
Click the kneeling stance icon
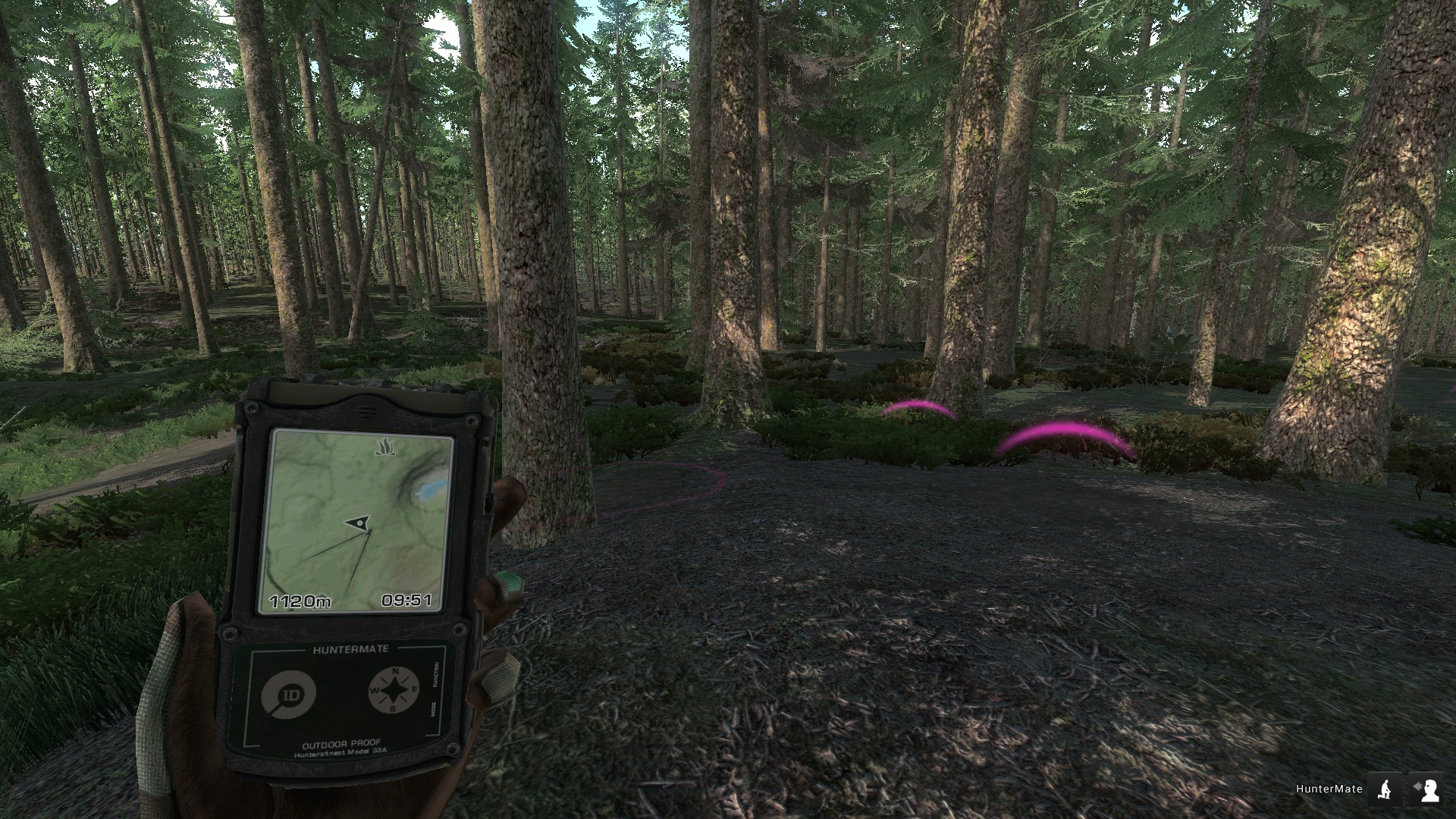(x=1387, y=789)
